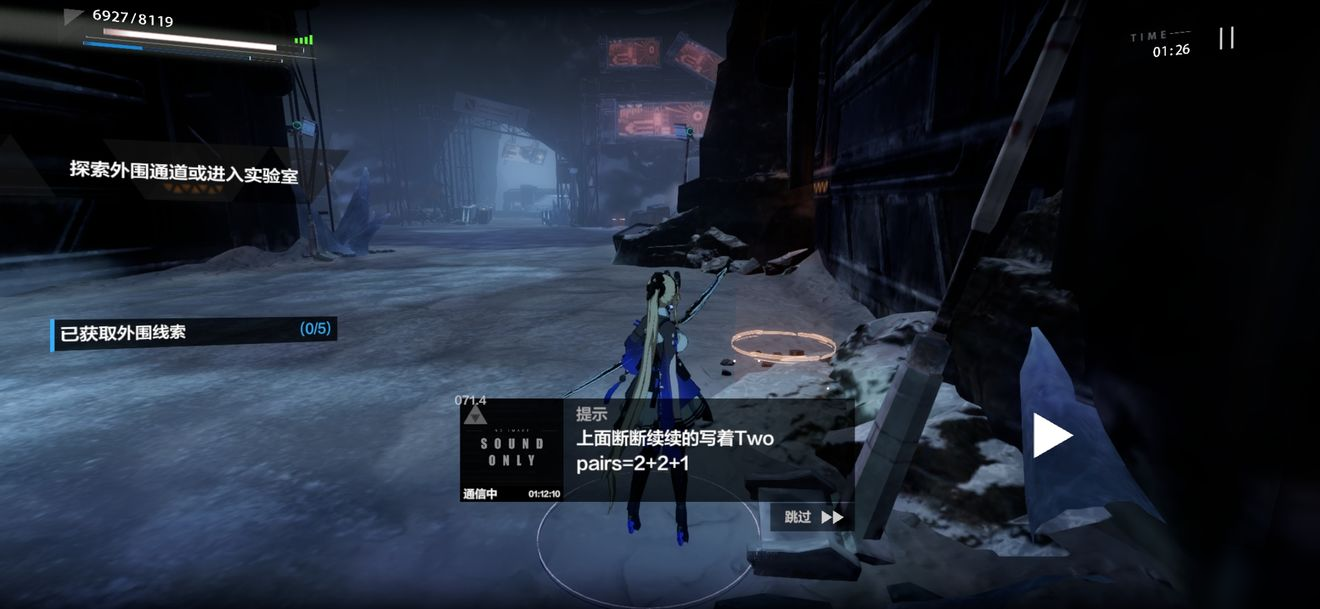Tap the SOUND ONLY communication portrait
This screenshot has width=1320, height=609.
pos(512,451)
